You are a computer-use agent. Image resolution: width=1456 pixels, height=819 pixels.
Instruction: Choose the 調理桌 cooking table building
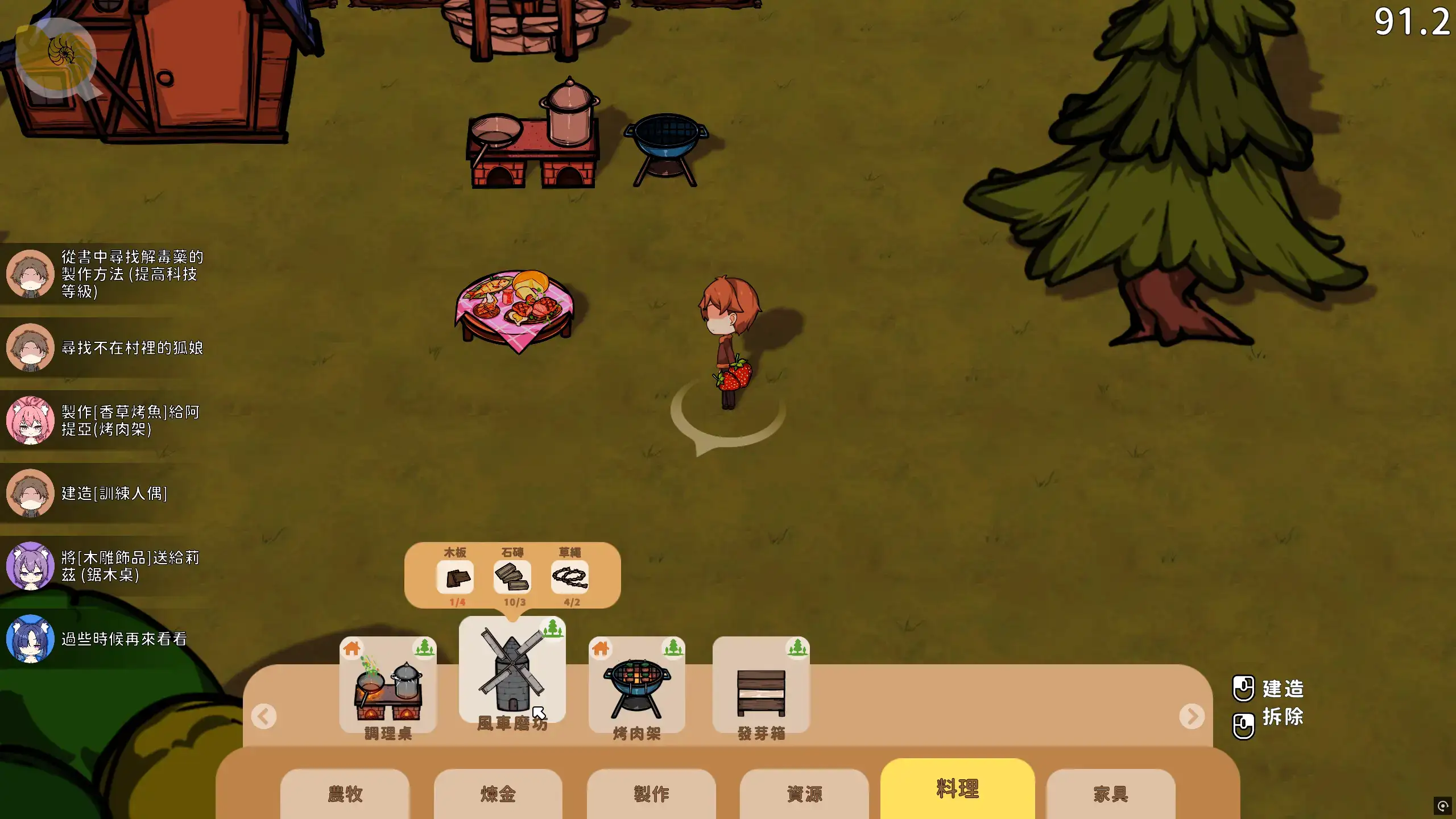(x=388, y=687)
